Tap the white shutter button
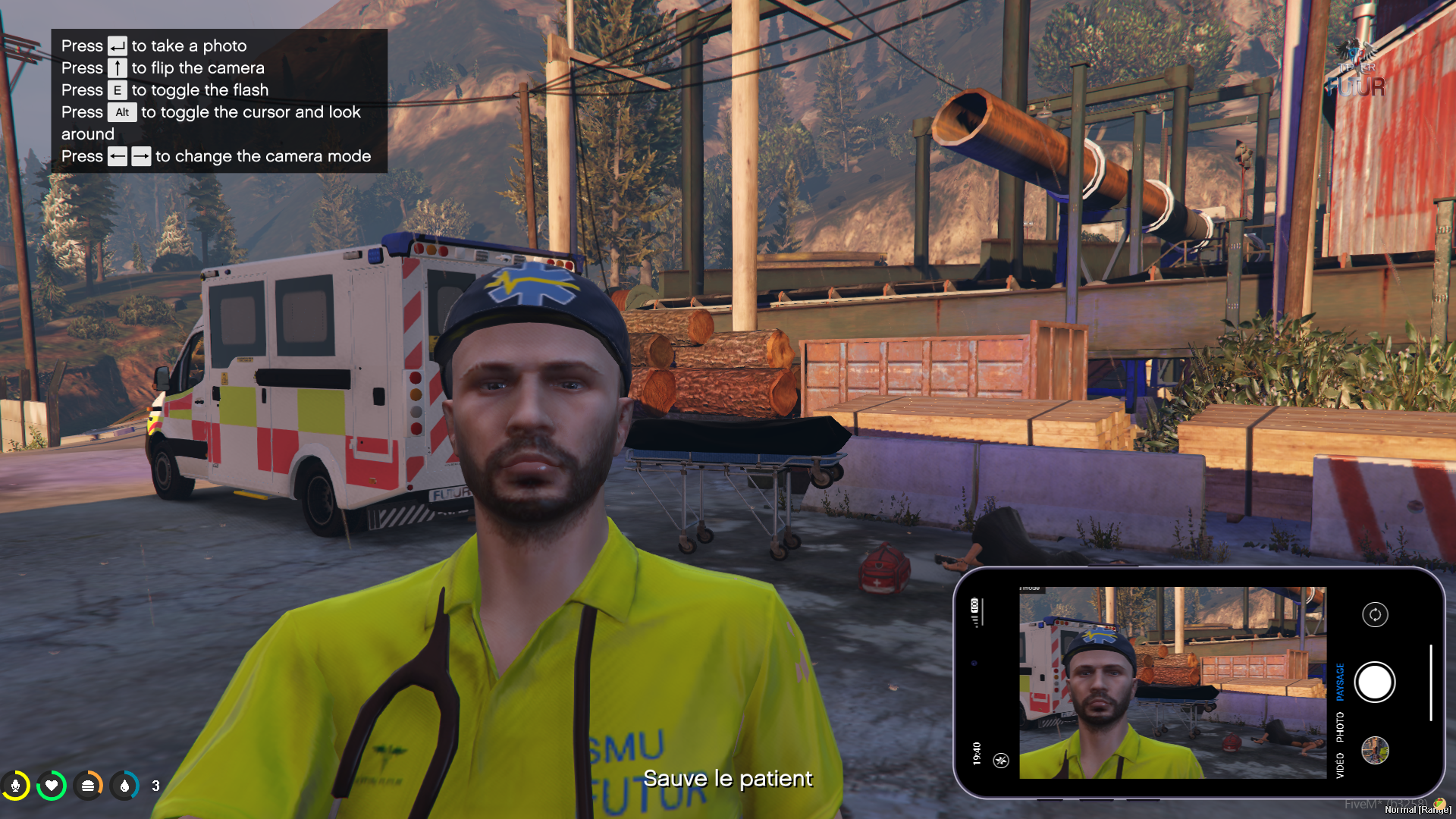Image resolution: width=1456 pixels, height=819 pixels. [x=1374, y=682]
